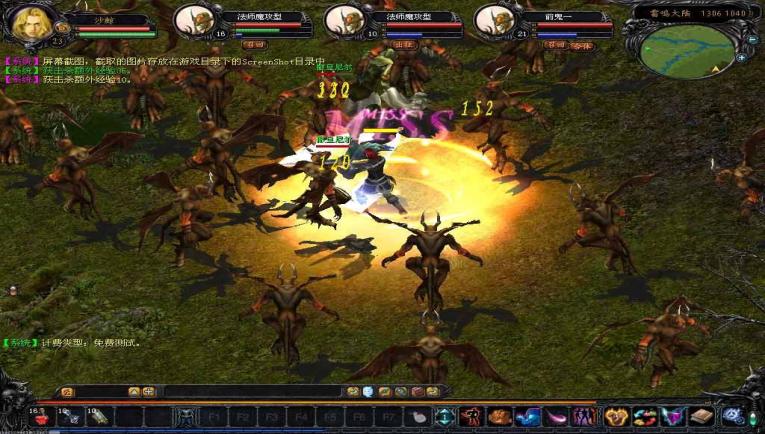Open the brown book icon
This screenshot has width=765, height=434.
pos(702,416)
